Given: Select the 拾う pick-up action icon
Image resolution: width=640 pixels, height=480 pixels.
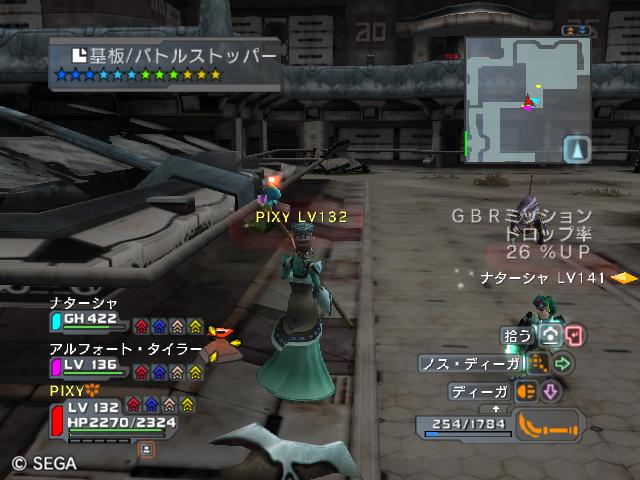Looking at the screenshot, I should coord(551,336).
